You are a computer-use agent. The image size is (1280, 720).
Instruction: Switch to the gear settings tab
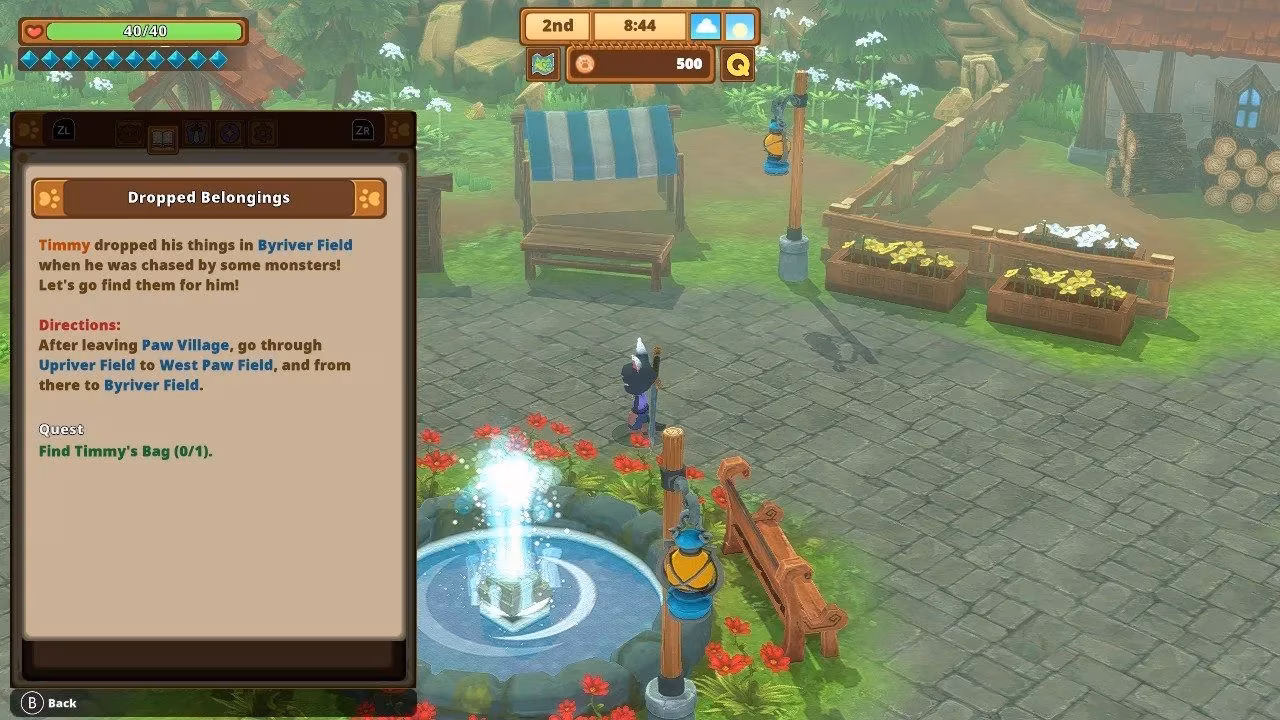(263, 132)
